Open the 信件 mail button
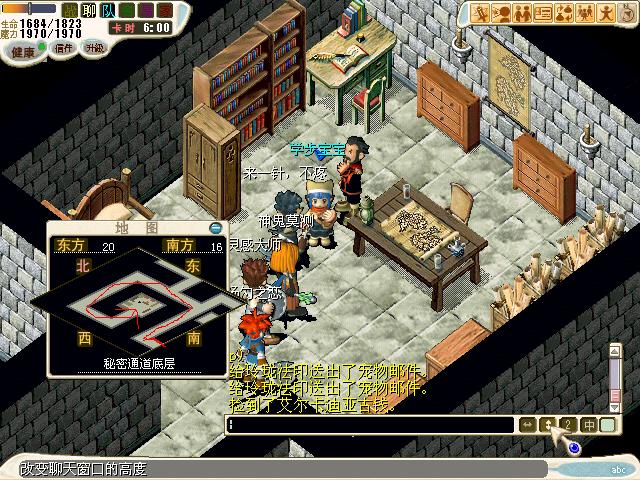Screen dimensions: 640x480 tap(64, 47)
